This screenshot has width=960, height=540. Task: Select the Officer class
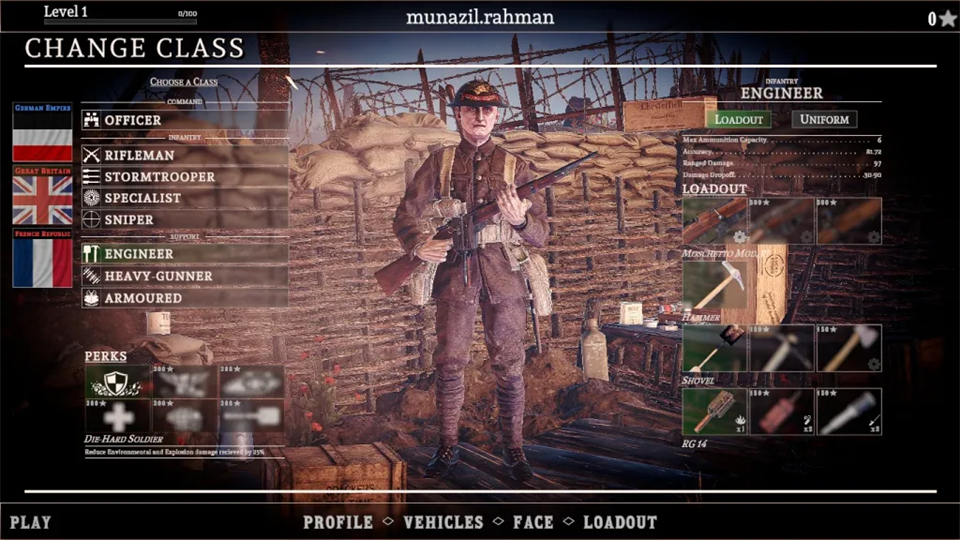(184, 120)
